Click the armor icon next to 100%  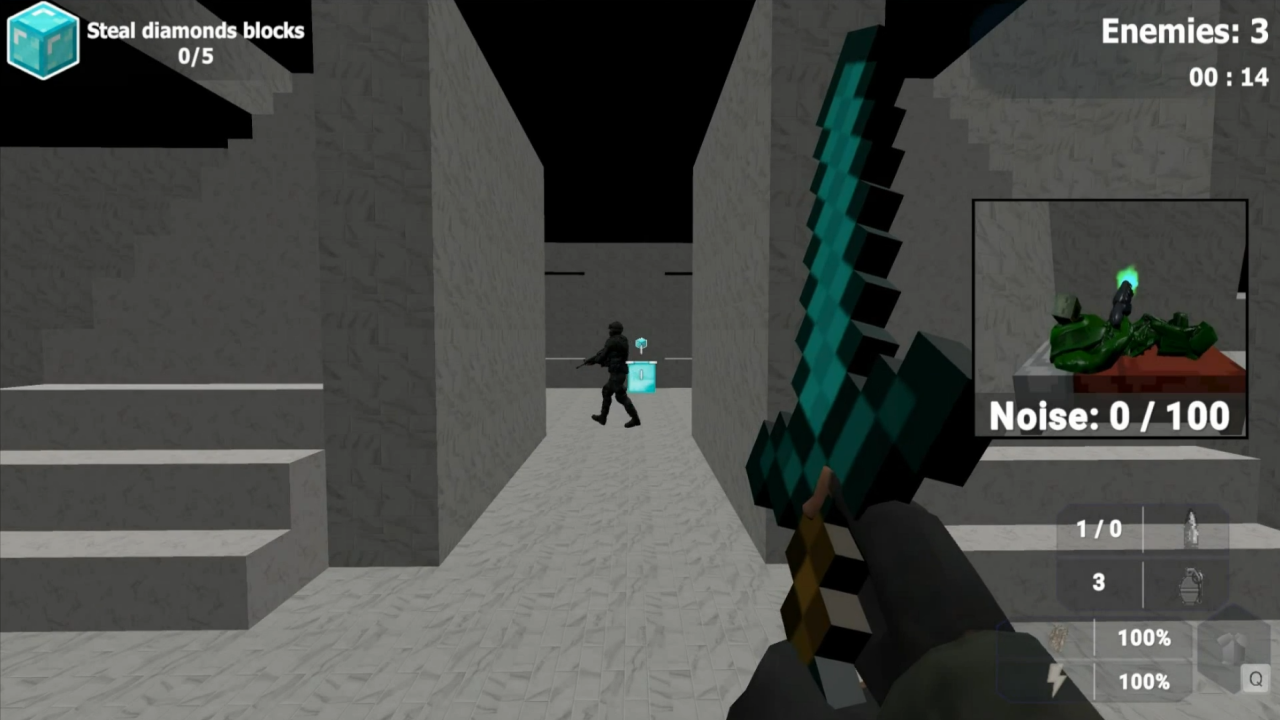pos(1055,638)
